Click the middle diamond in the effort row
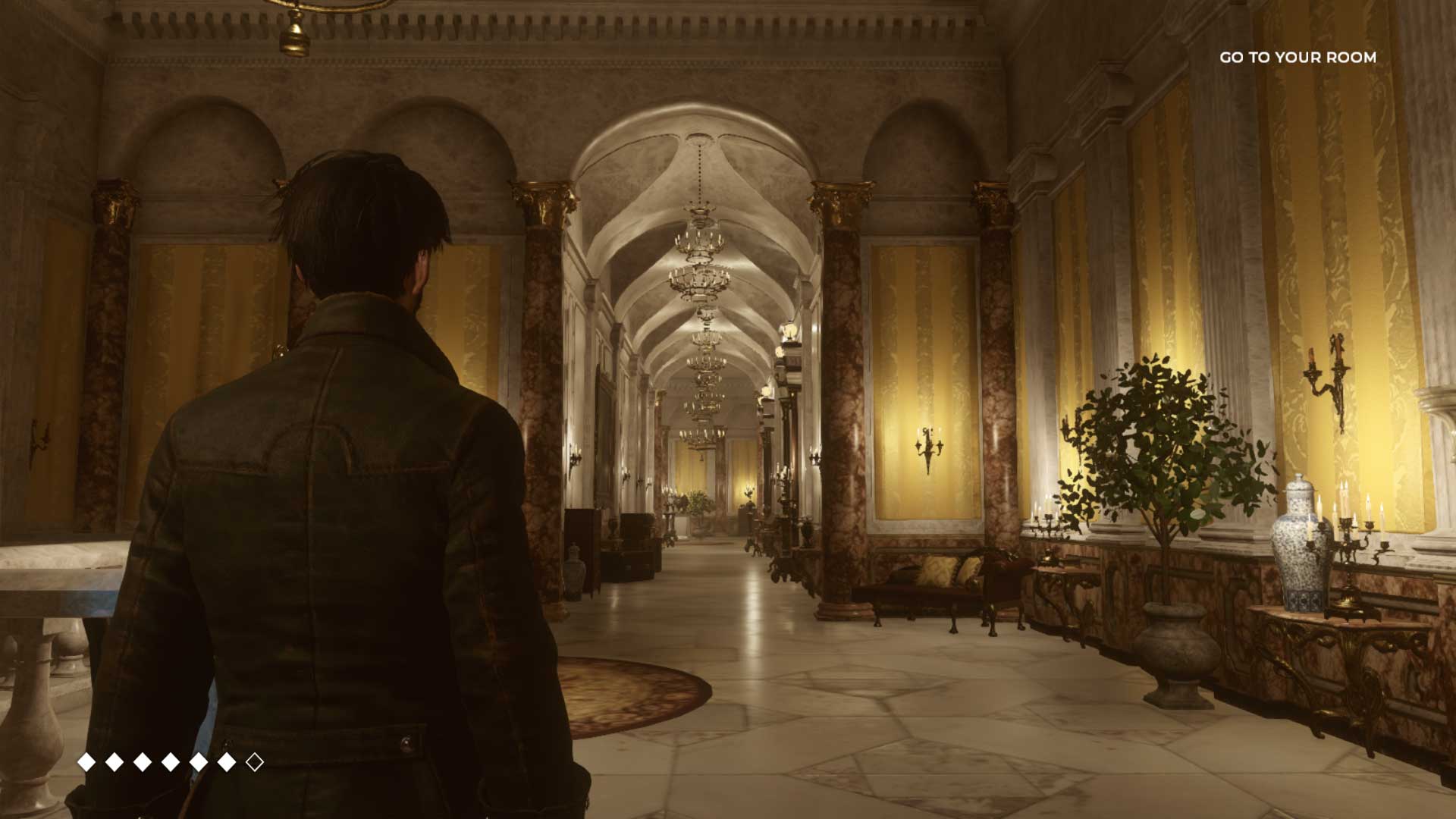This screenshot has width=1456, height=819. (x=171, y=761)
